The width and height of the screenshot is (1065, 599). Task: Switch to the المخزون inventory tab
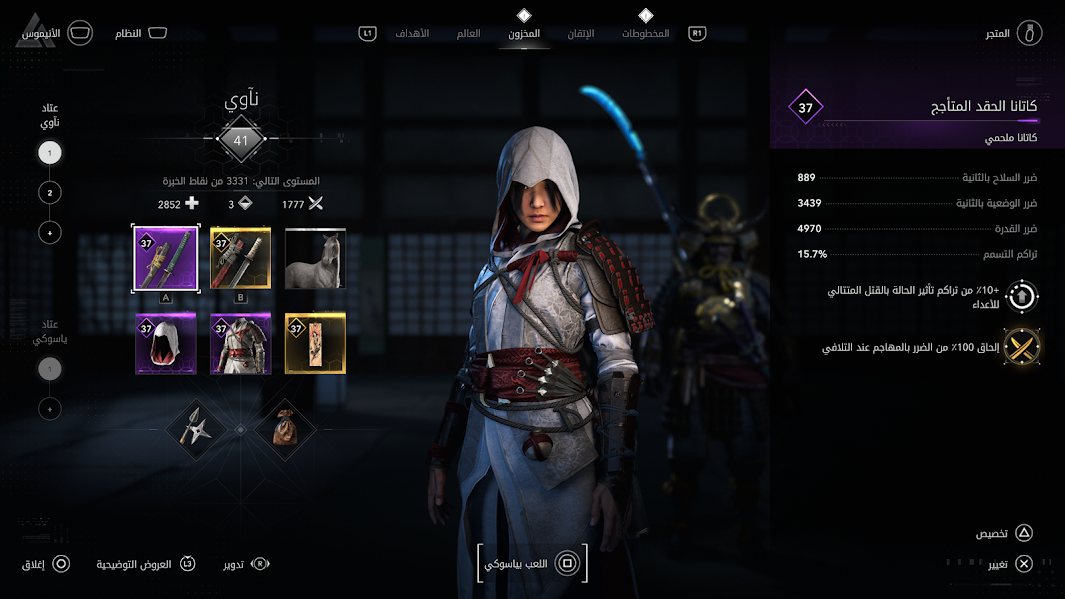[524, 34]
